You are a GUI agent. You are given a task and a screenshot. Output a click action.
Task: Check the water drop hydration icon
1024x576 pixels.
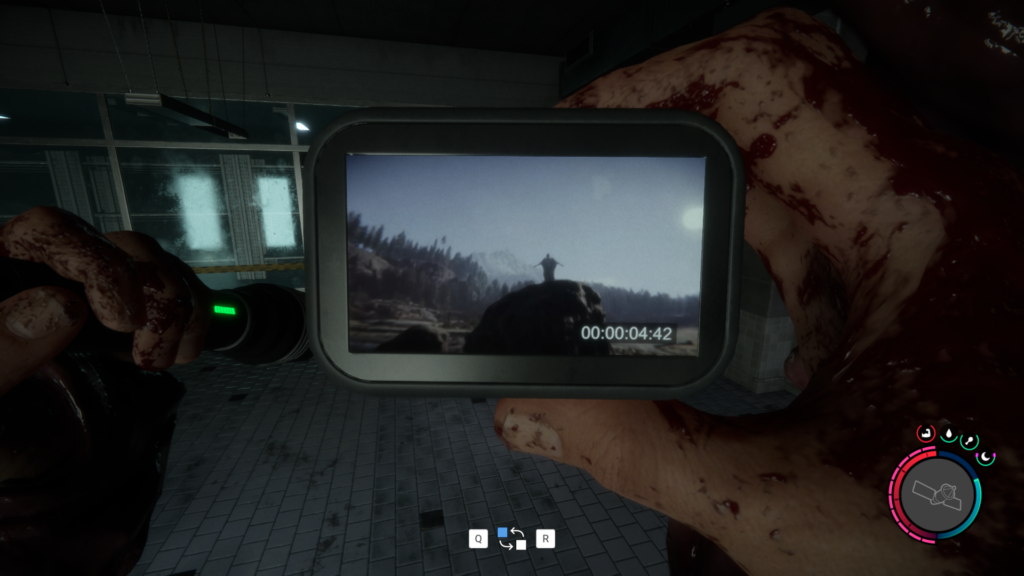pyautogui.click(x=947, y=433)
